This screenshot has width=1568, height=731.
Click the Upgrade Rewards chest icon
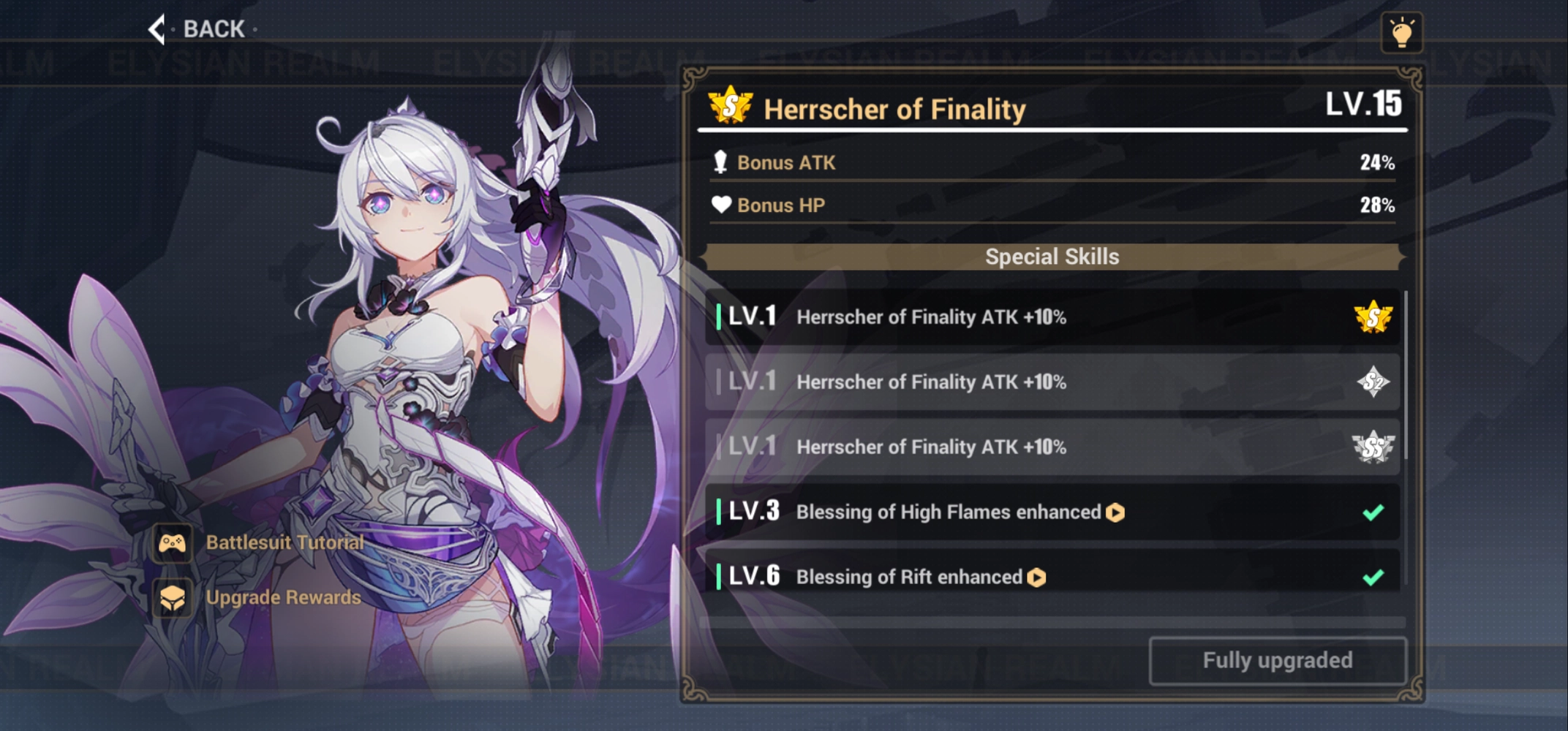point(173,597)
